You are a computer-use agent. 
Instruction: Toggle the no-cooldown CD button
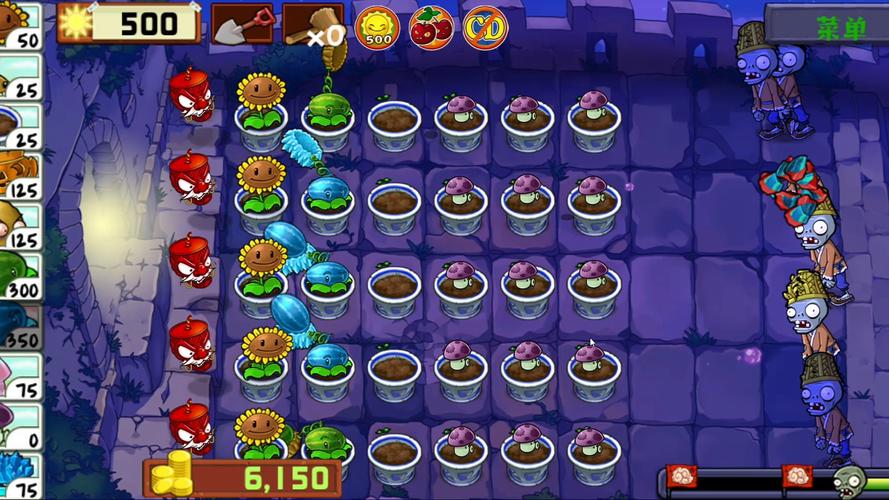point(485,27)
